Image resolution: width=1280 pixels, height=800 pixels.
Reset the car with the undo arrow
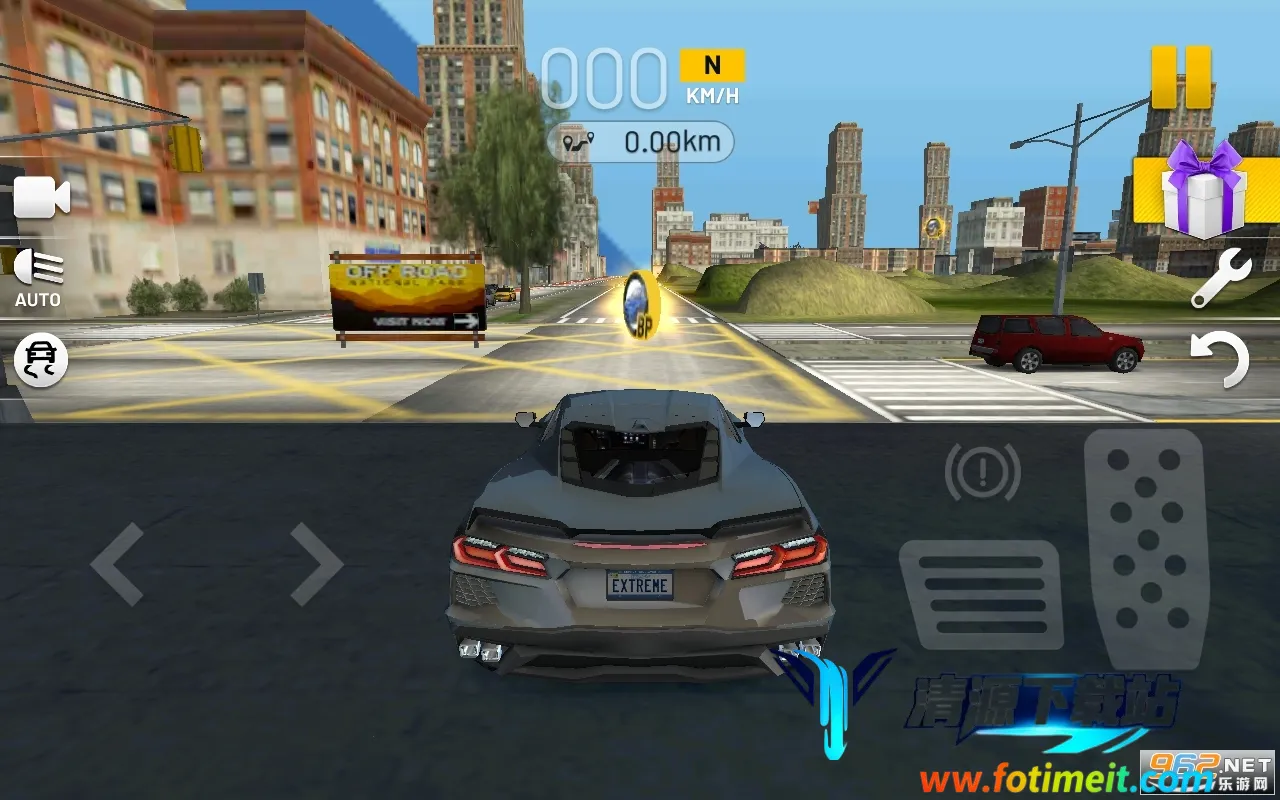click(x=1221, y=359)
